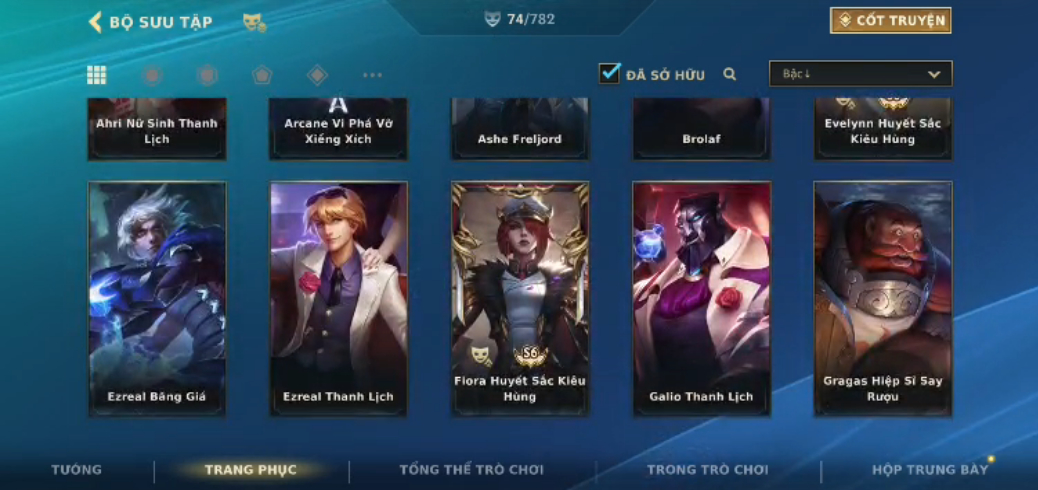Open the Trong Trò Chơi tab
This screenshot has width=1038, height=490.
[707, 469]
